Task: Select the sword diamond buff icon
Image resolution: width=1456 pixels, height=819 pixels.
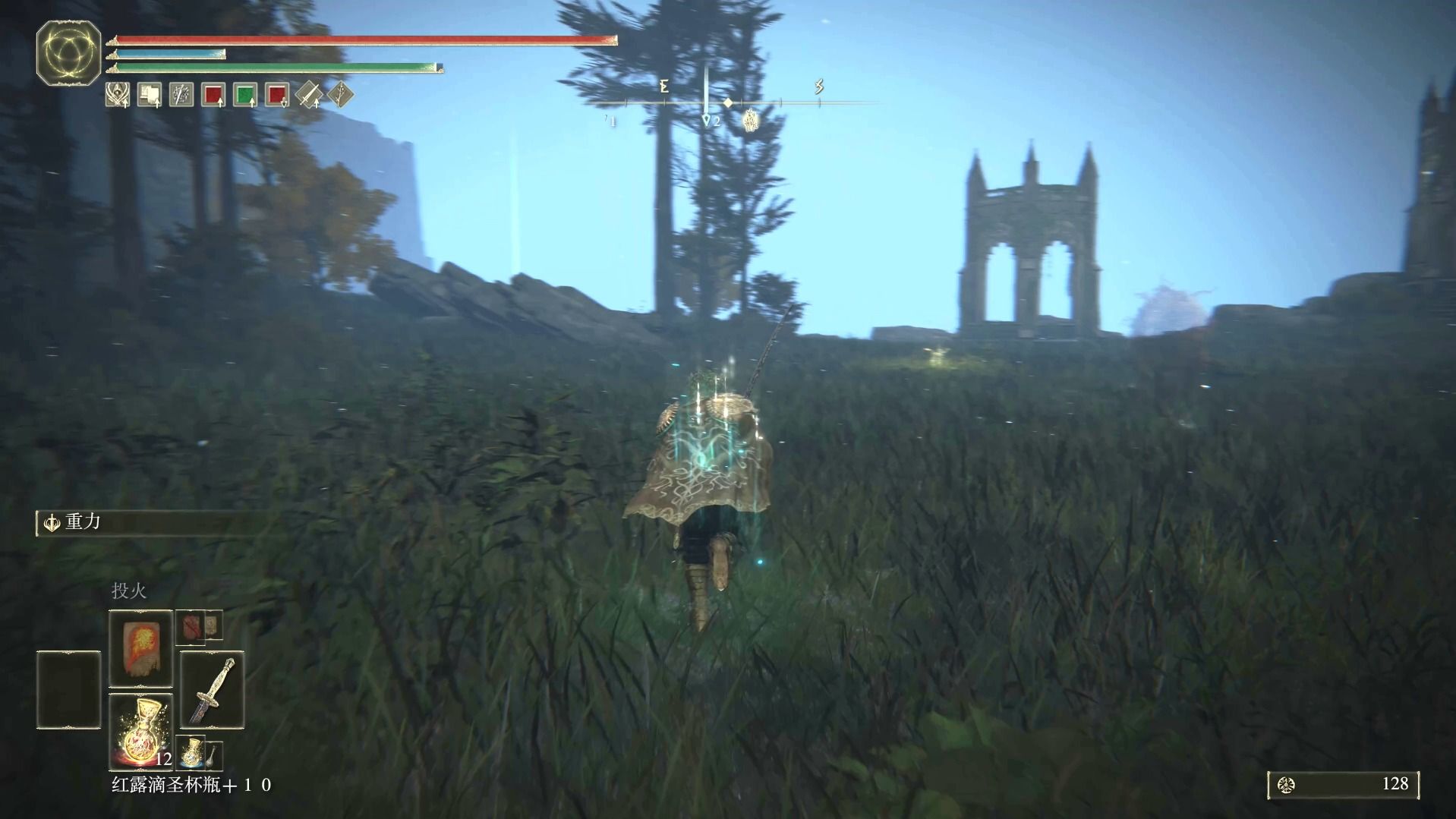Action: point(309,95)
